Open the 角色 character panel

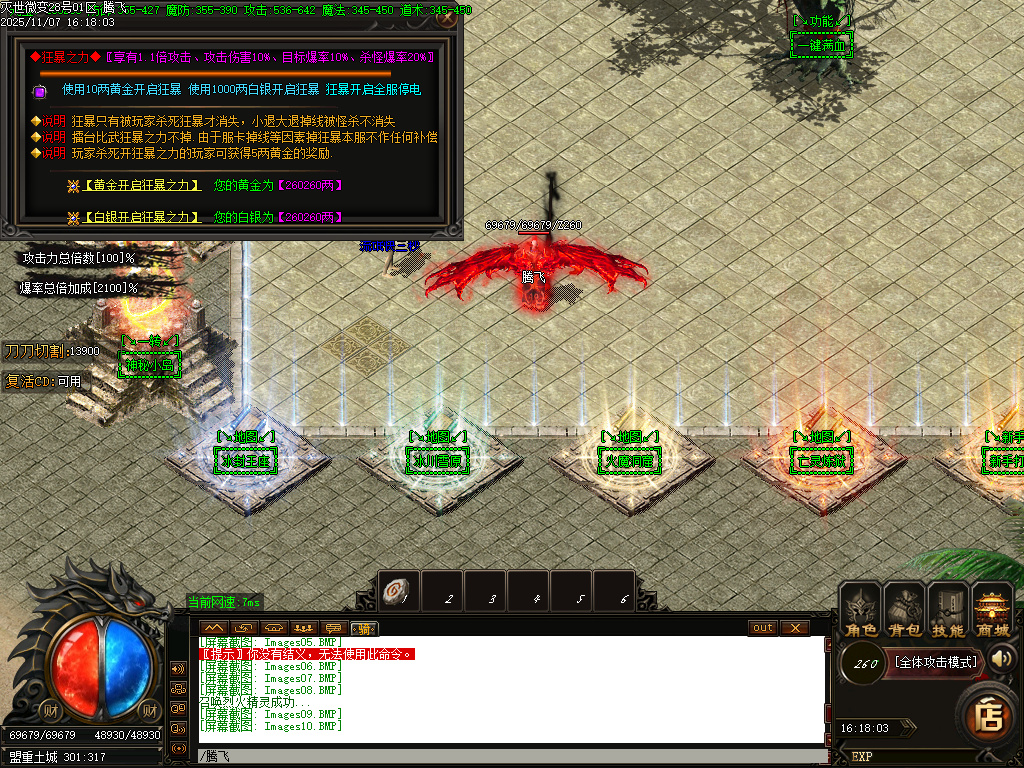click(x=860, y=611)
